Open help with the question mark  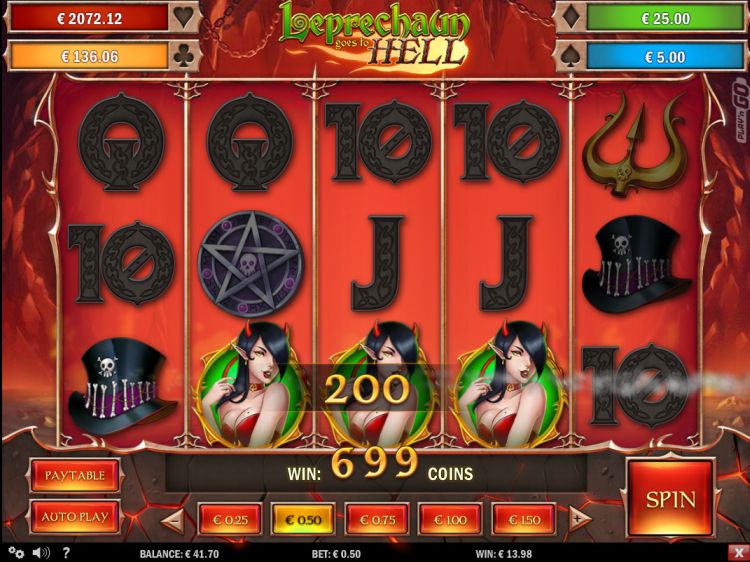pyautogui.click(x=66, y=552)
